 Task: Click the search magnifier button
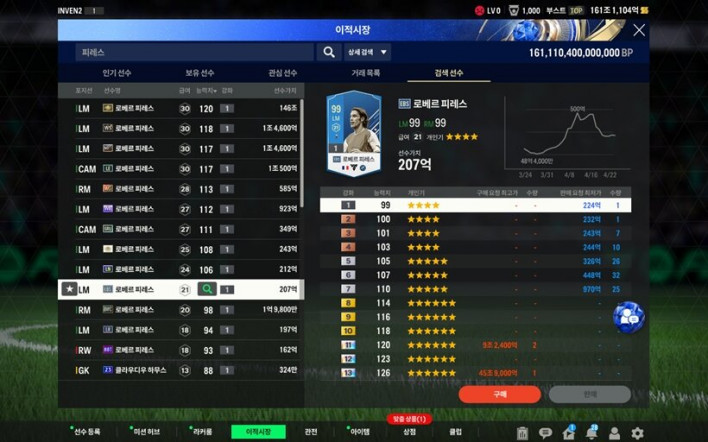click(x=329, y=52)
